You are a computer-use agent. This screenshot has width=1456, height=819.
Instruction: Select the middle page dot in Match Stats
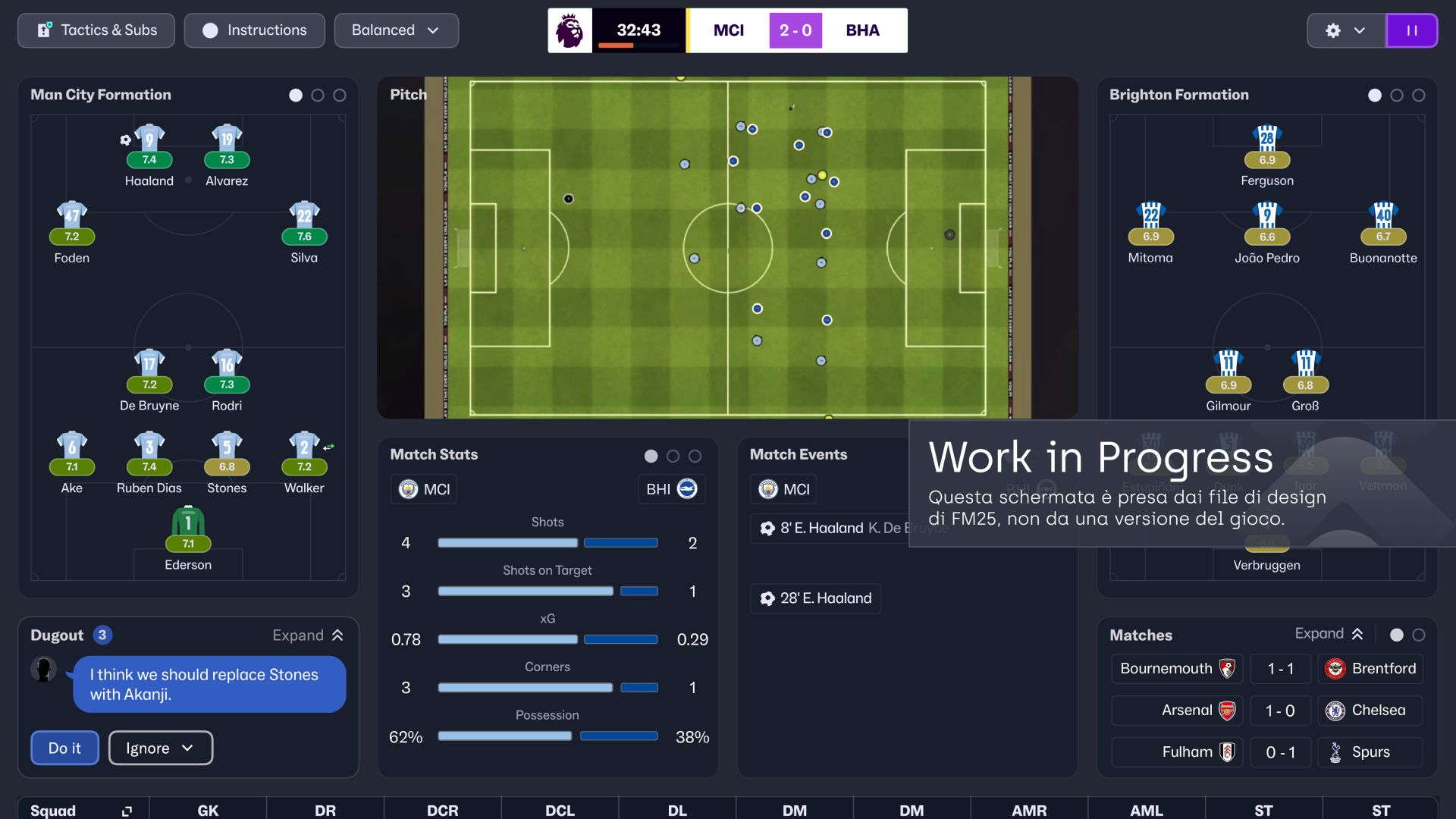[x=673, y=456]
